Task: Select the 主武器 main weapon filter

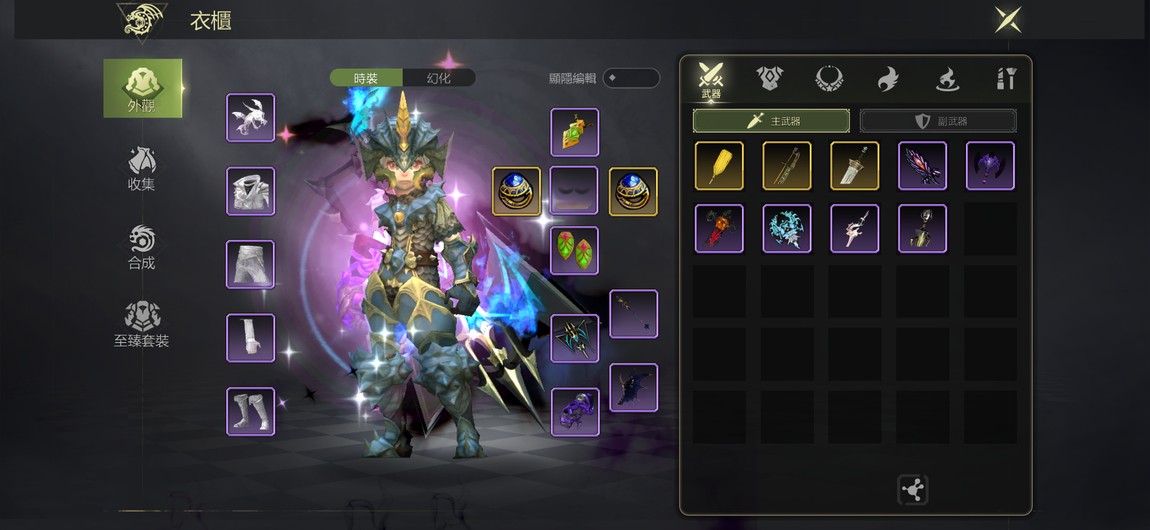Action: (771, 121)
